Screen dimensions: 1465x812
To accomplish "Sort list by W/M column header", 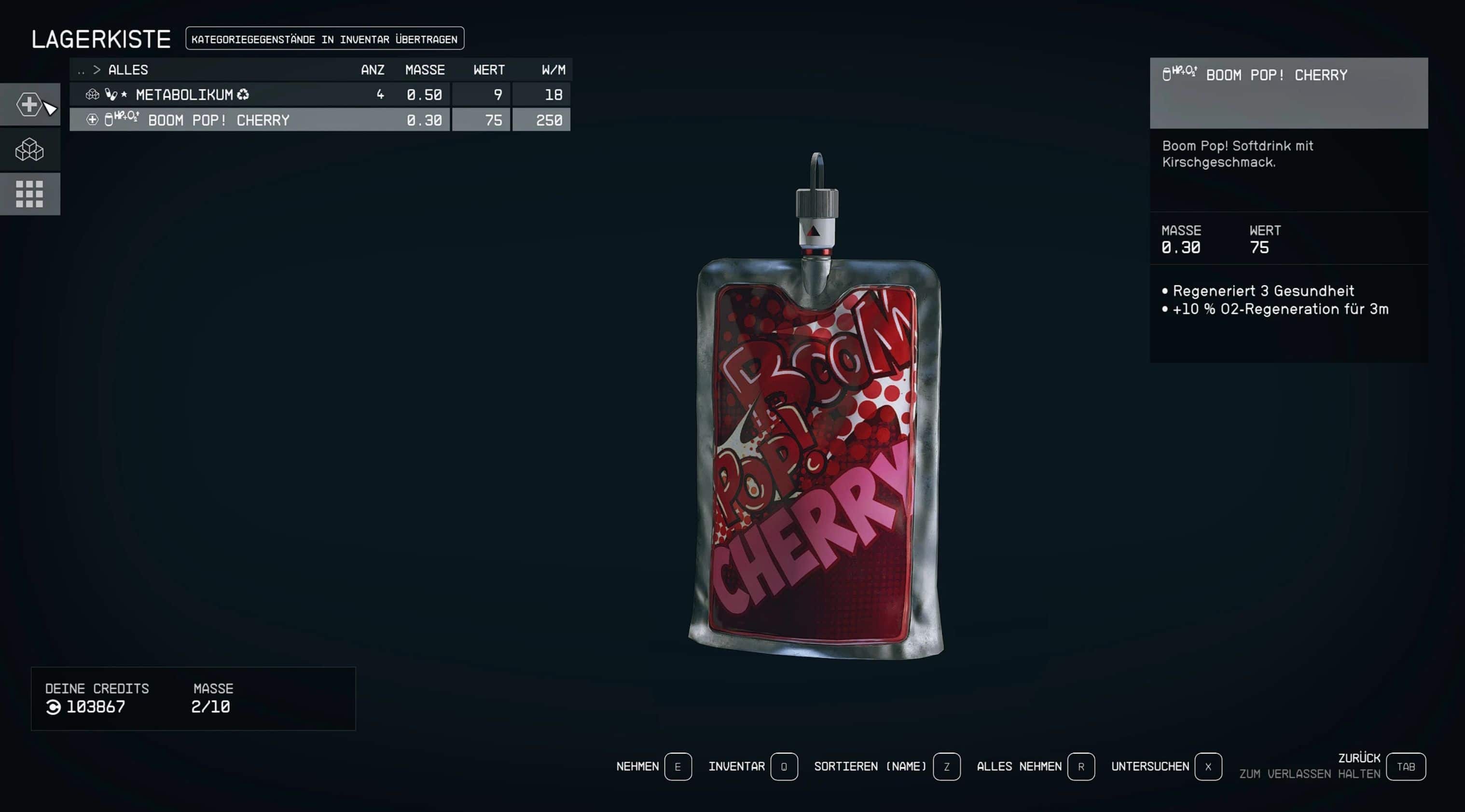I will [x=553, y=70].
